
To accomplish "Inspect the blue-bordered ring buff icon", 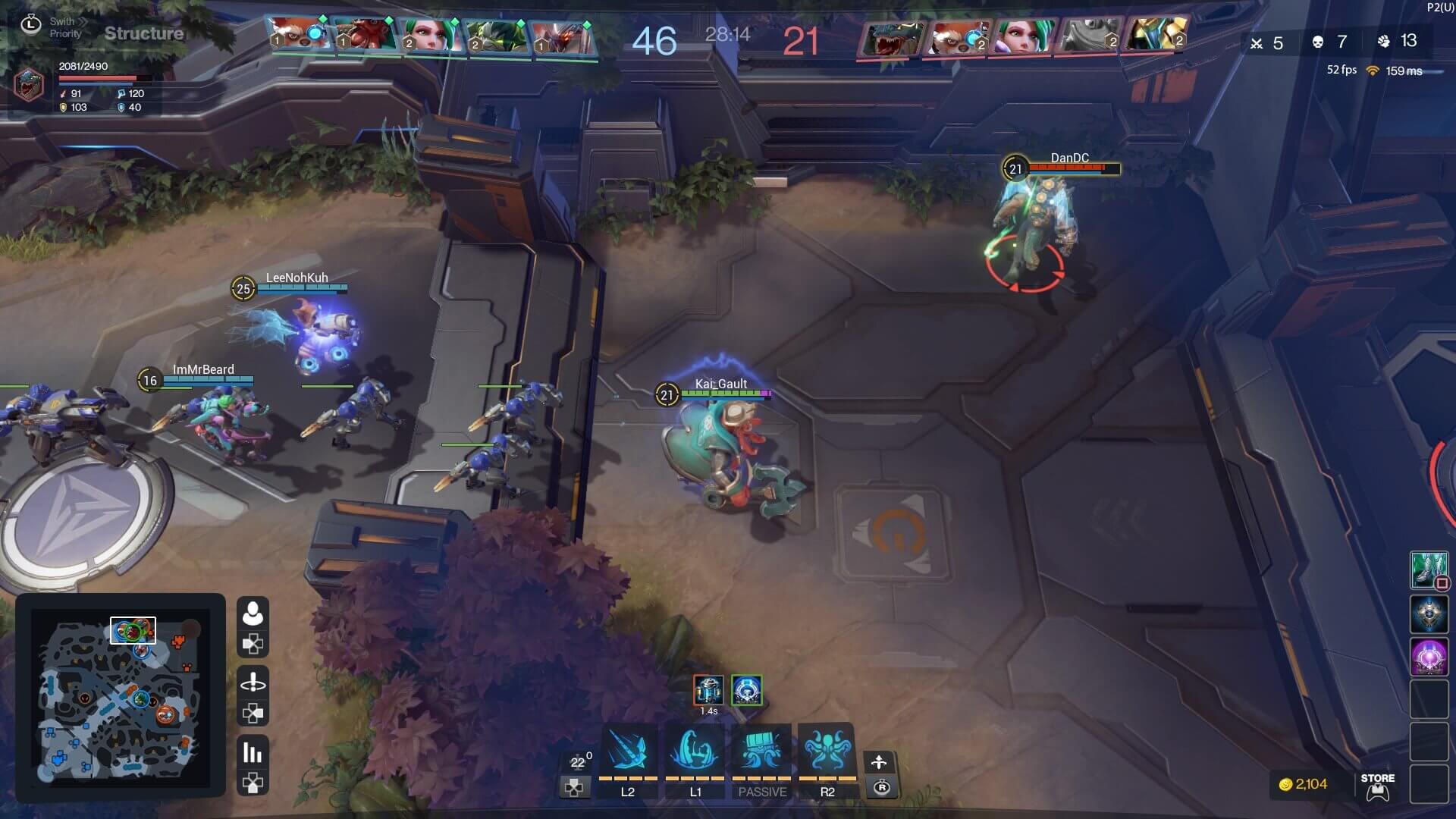I will click(746, 690).
